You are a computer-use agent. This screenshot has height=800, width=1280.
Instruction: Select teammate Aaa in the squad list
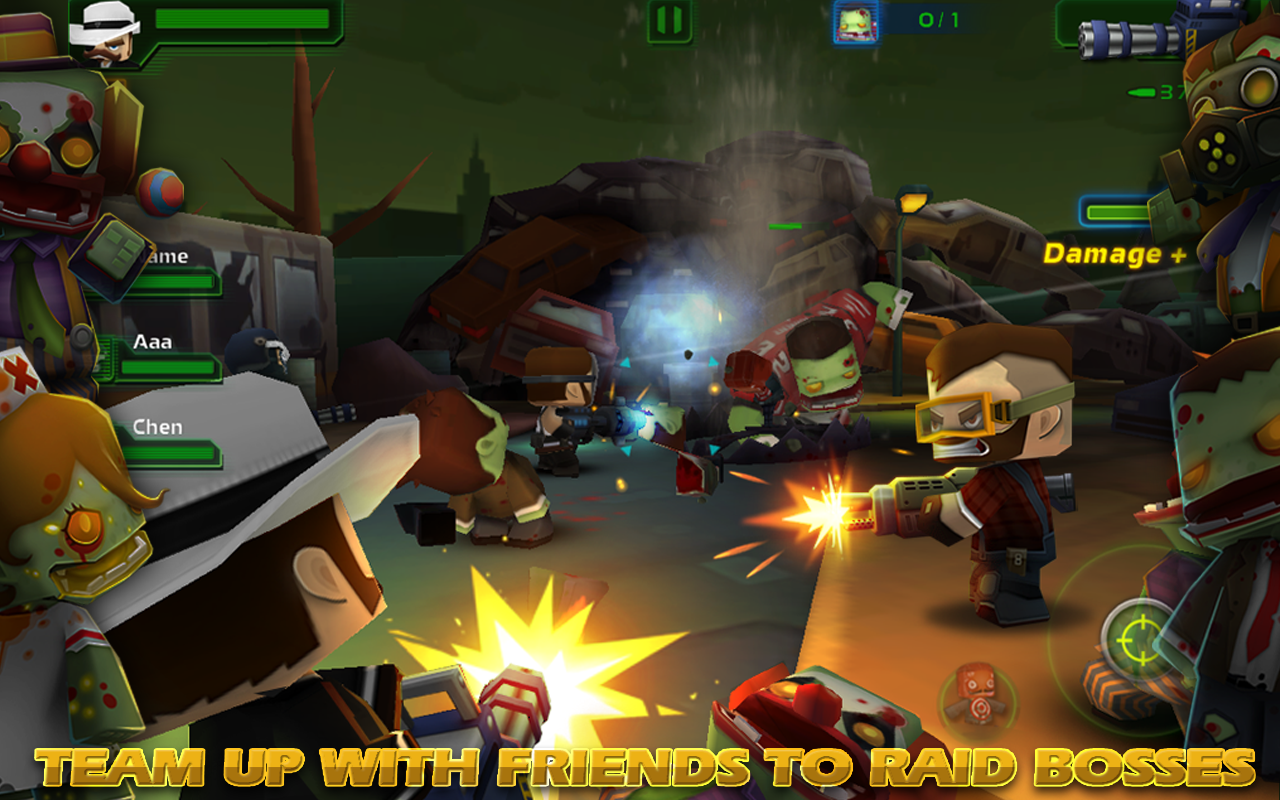155,341
